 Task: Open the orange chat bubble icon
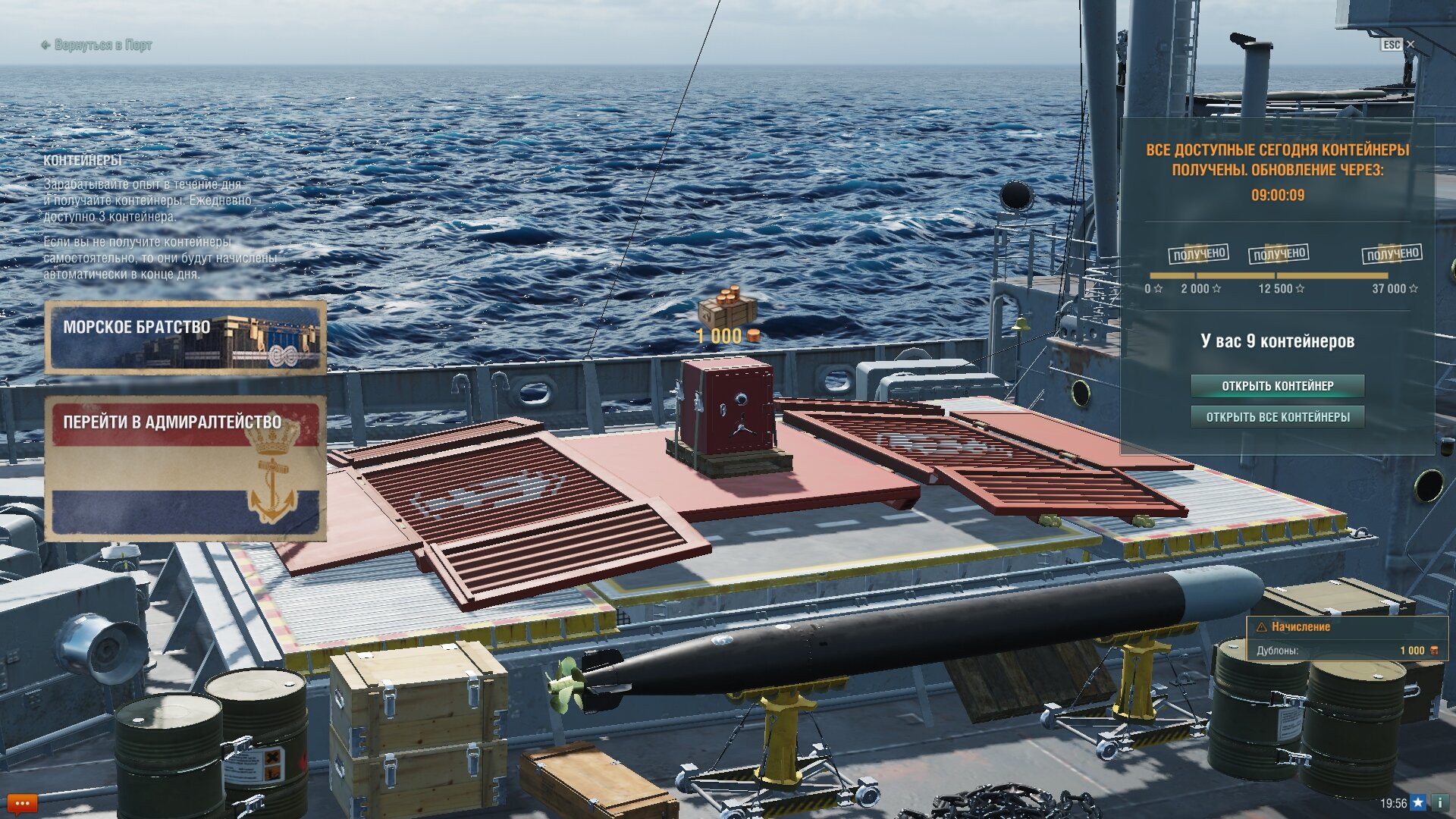21,803
